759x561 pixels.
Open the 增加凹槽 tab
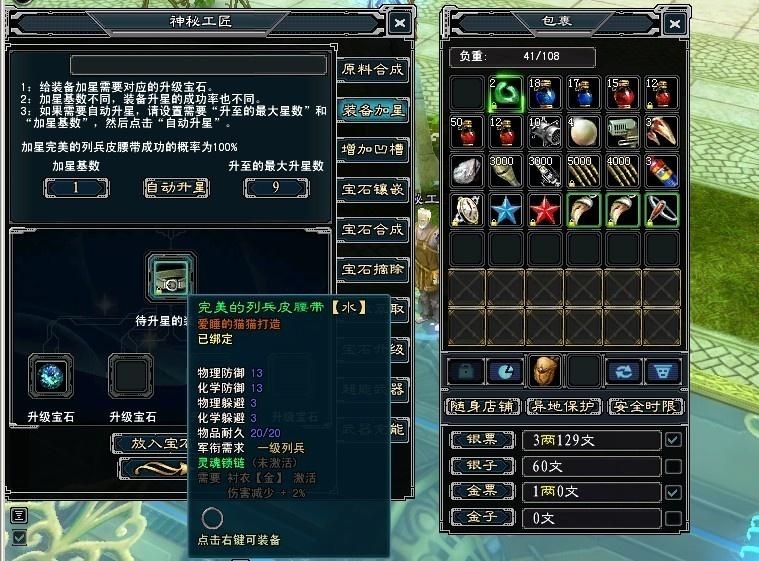pyautogui.click(x=372, y=150)
